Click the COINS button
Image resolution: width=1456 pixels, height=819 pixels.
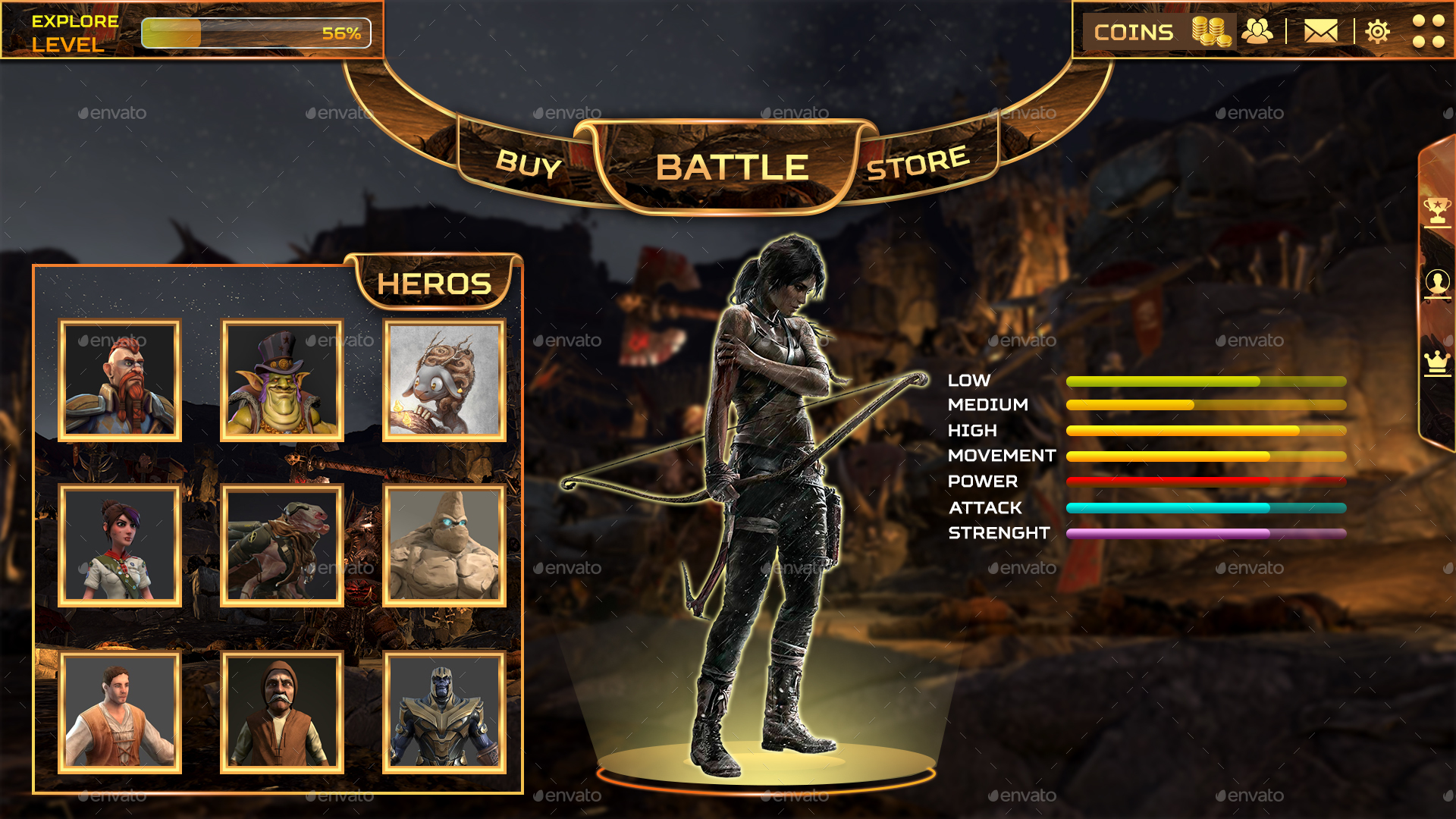tap(1134, 32)
